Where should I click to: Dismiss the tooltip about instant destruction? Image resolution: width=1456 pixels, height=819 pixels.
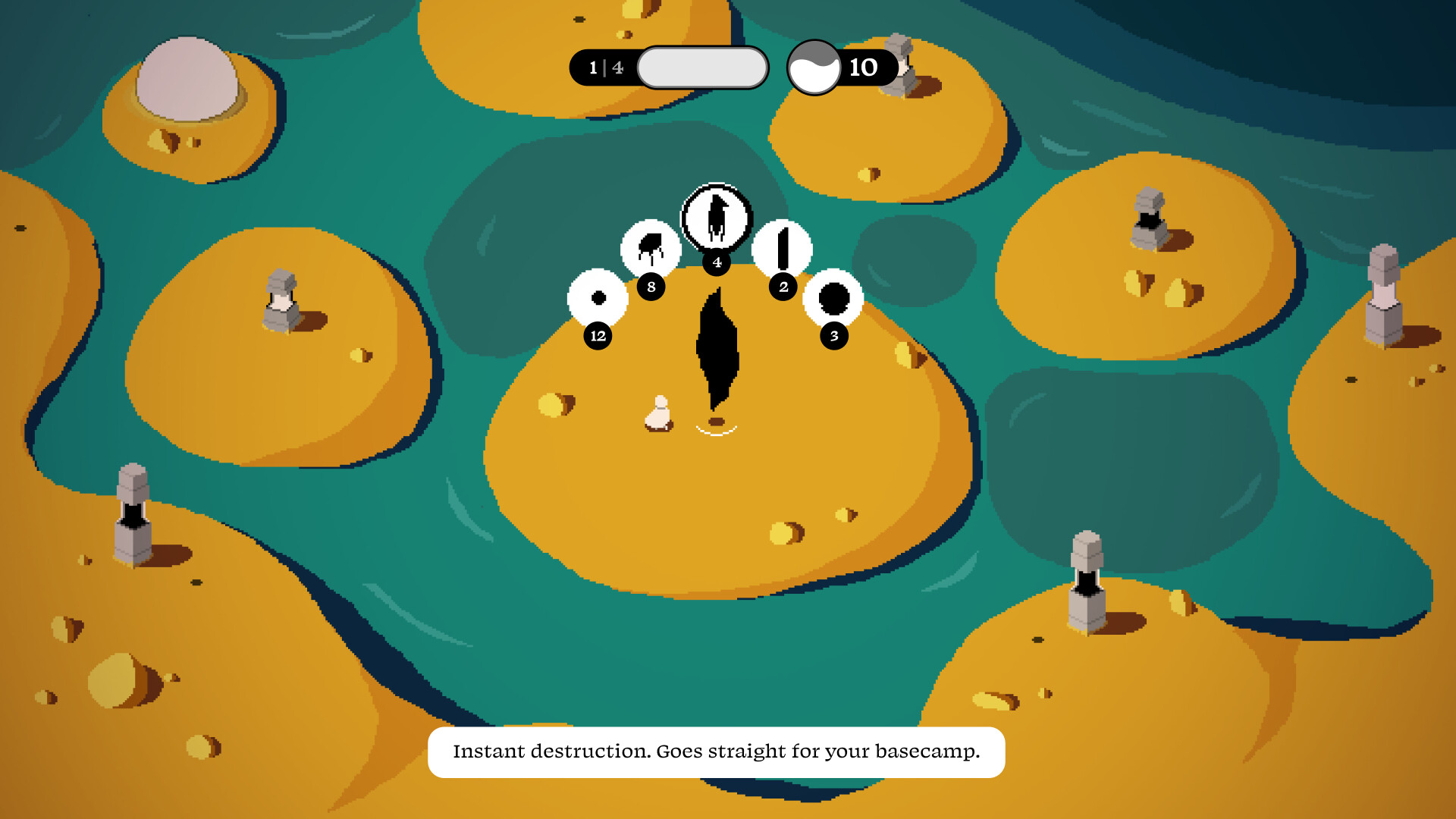pos(717,752)
